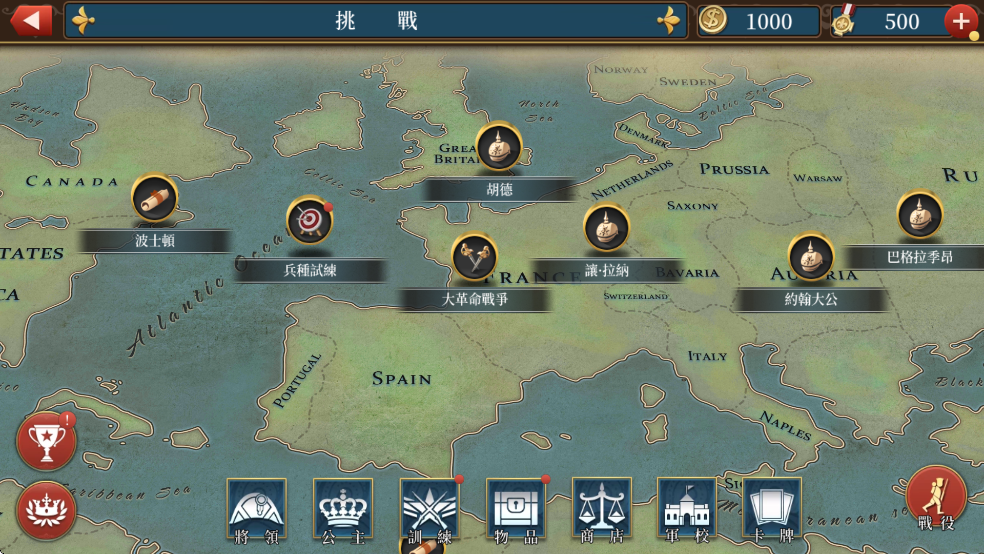This screenshot has width=984, height=554.
Task: Start the 大革命戰爭 challenge
Action: pos(475,257)
